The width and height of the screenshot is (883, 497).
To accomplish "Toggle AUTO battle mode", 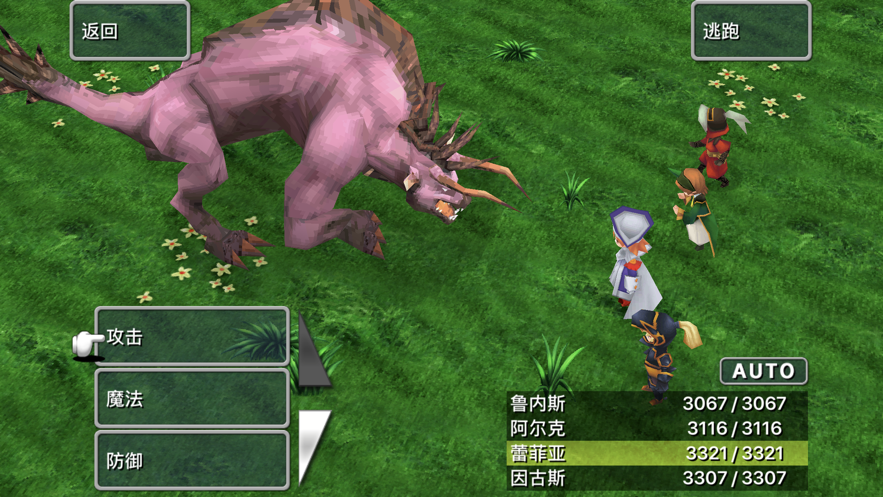I will point(763,371).
